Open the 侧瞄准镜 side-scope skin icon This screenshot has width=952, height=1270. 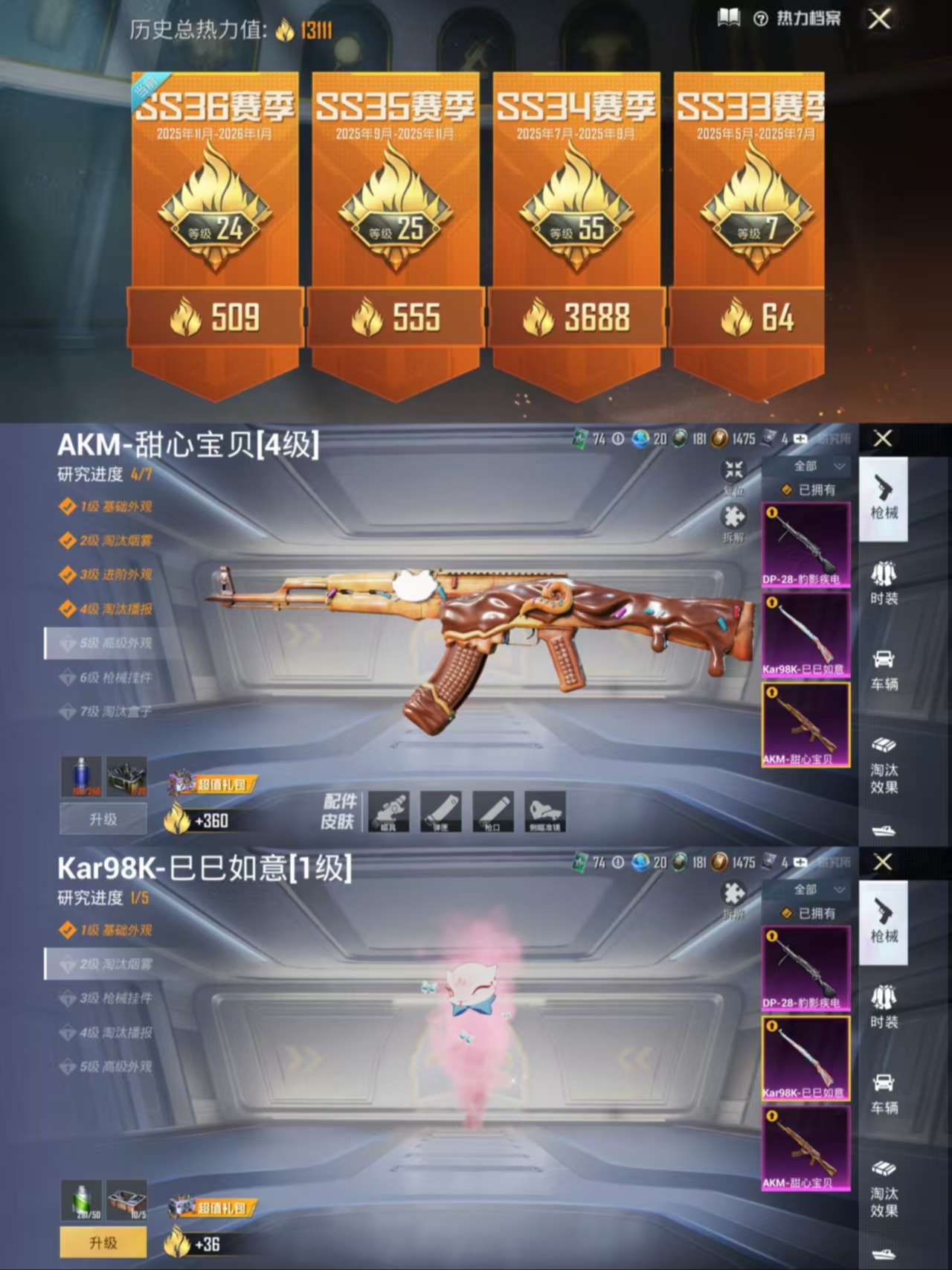click(545, 812)
